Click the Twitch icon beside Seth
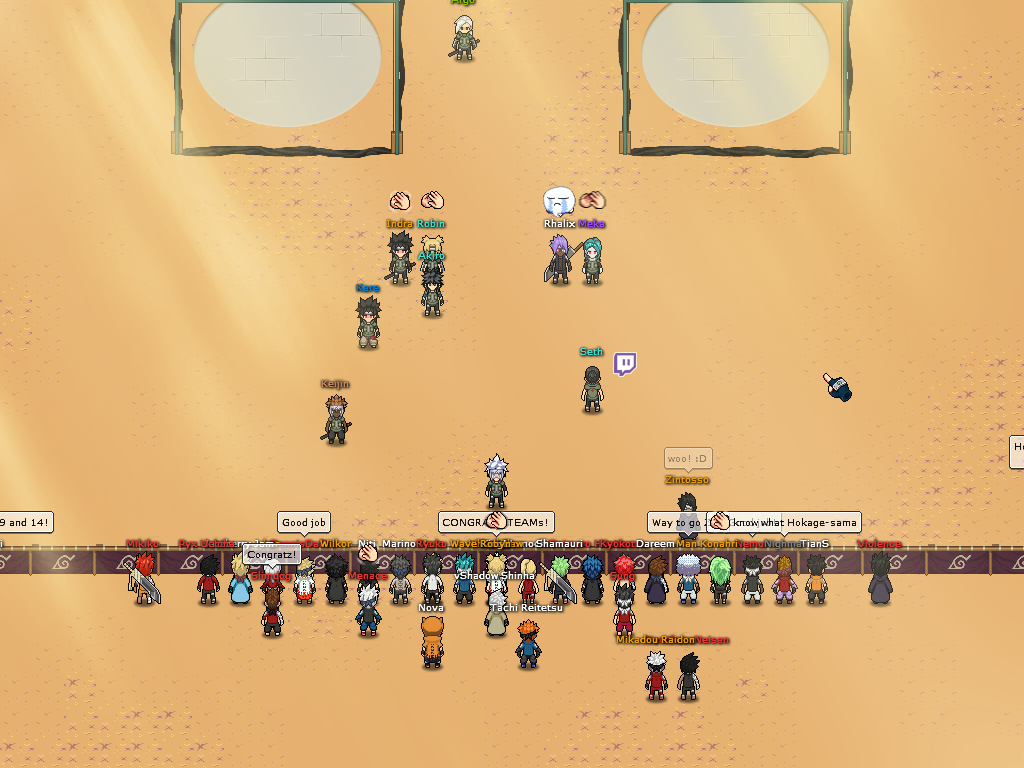 [x=625, y=364]
